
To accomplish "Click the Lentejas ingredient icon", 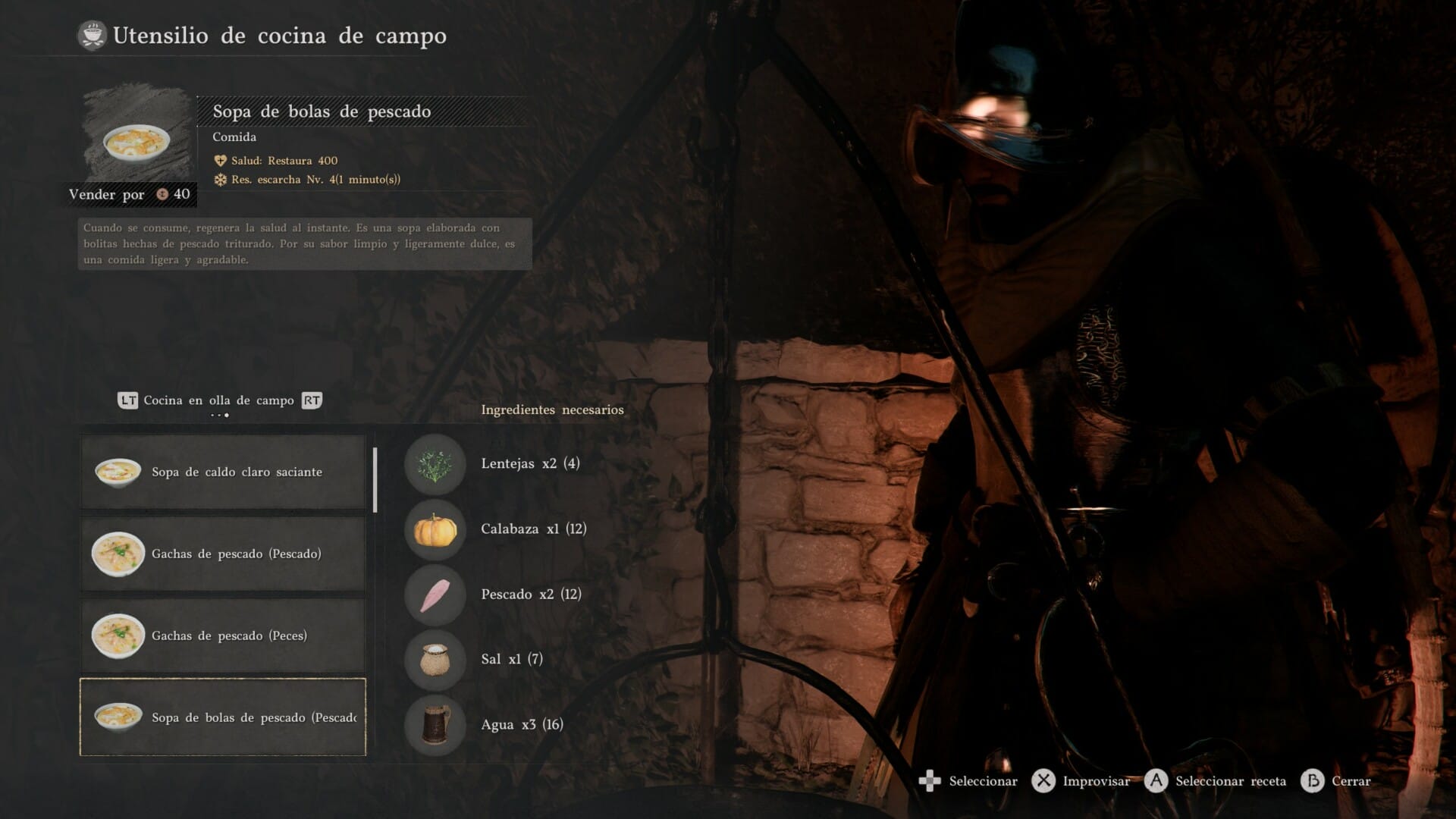I will (x=435, y=464).
